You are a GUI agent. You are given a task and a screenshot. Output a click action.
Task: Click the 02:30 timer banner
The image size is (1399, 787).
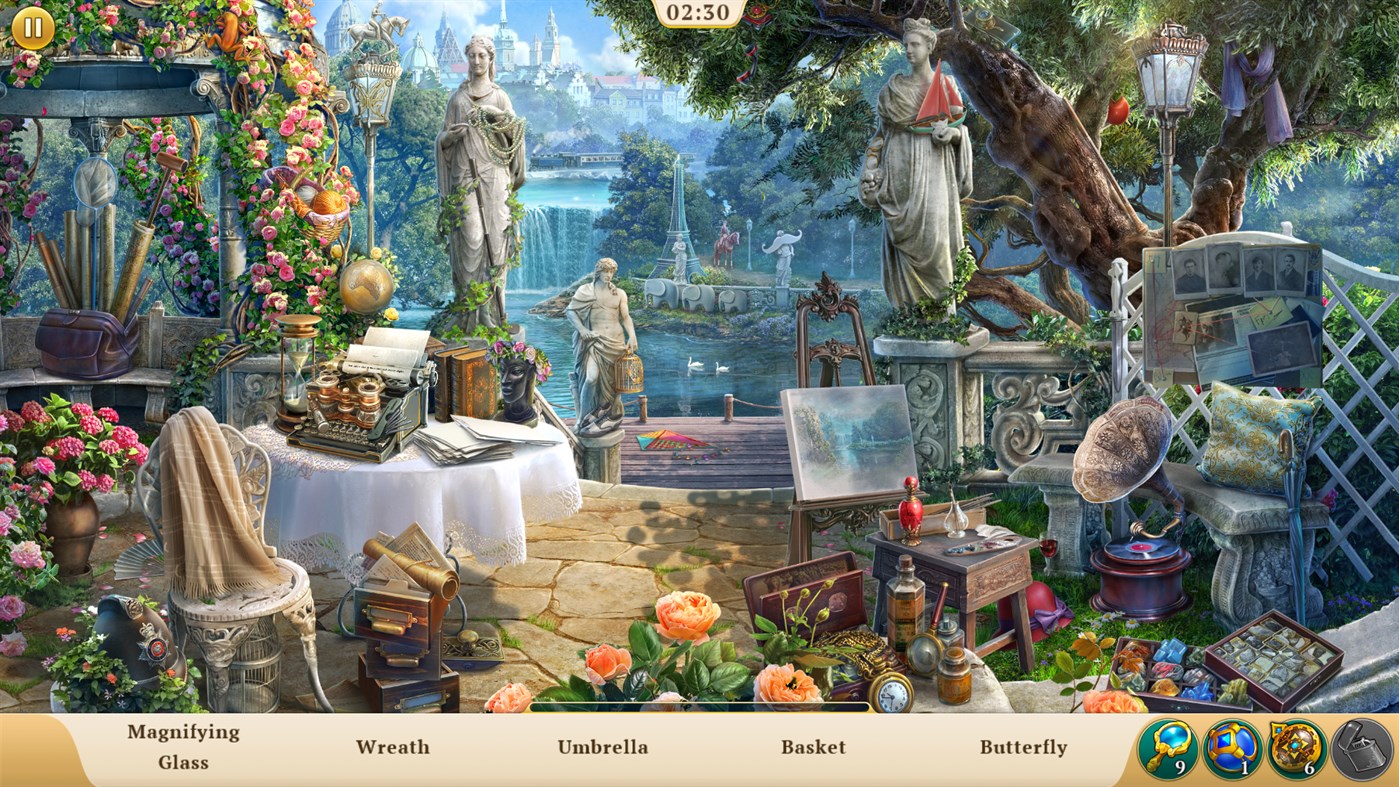point(699,14)
